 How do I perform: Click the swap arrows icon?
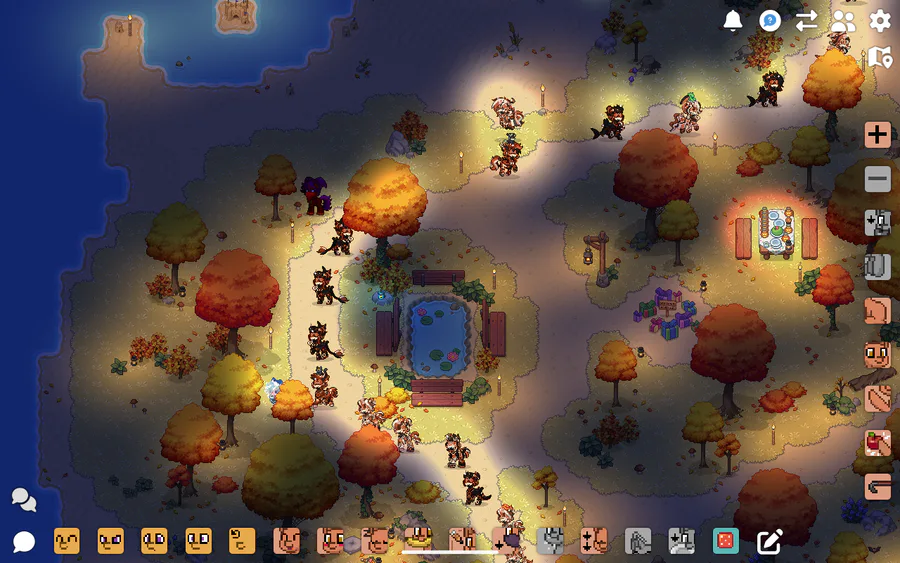(x=807, y=21)
